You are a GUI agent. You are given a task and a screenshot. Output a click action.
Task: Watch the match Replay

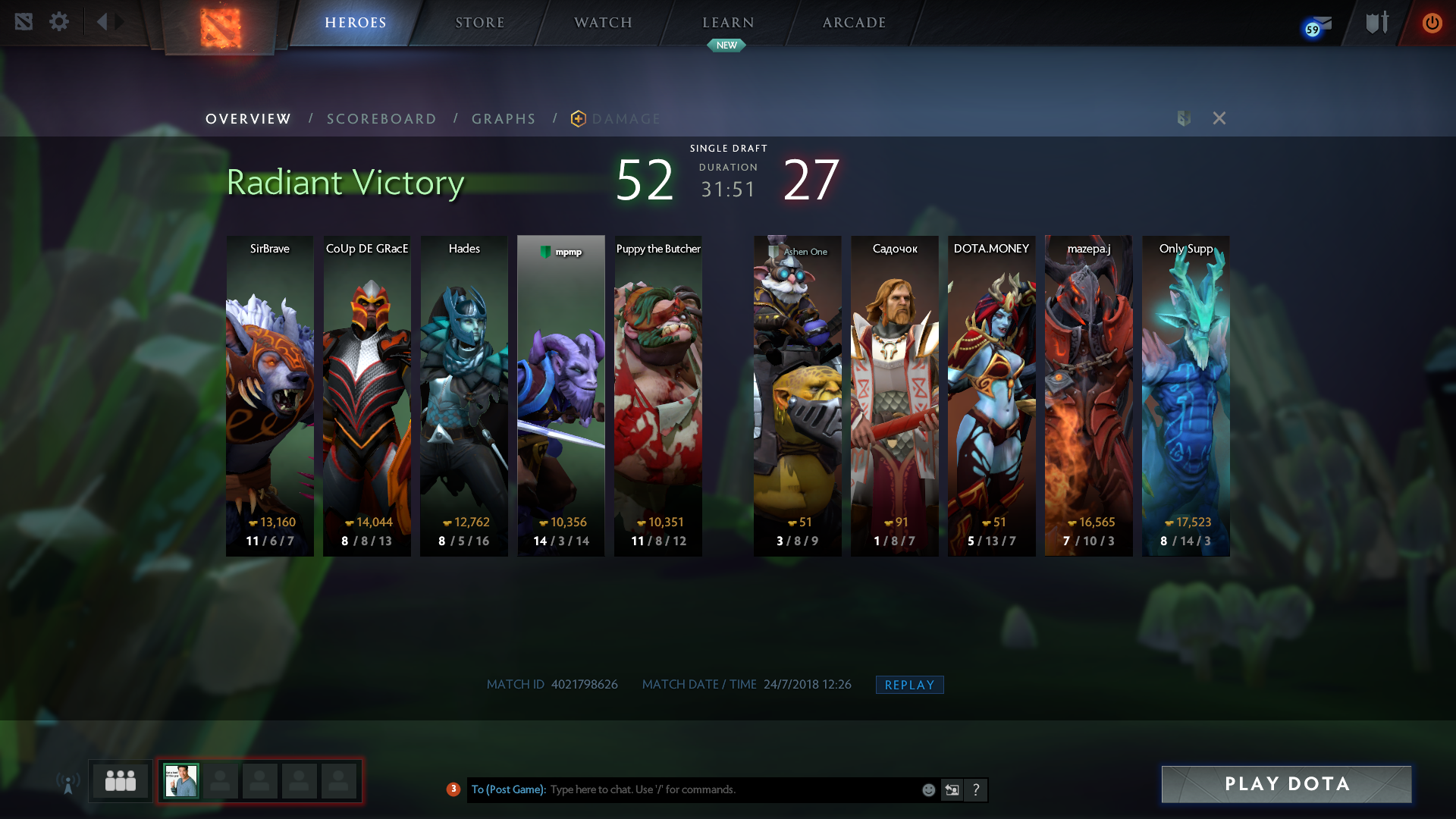click(x=909, y=685)
